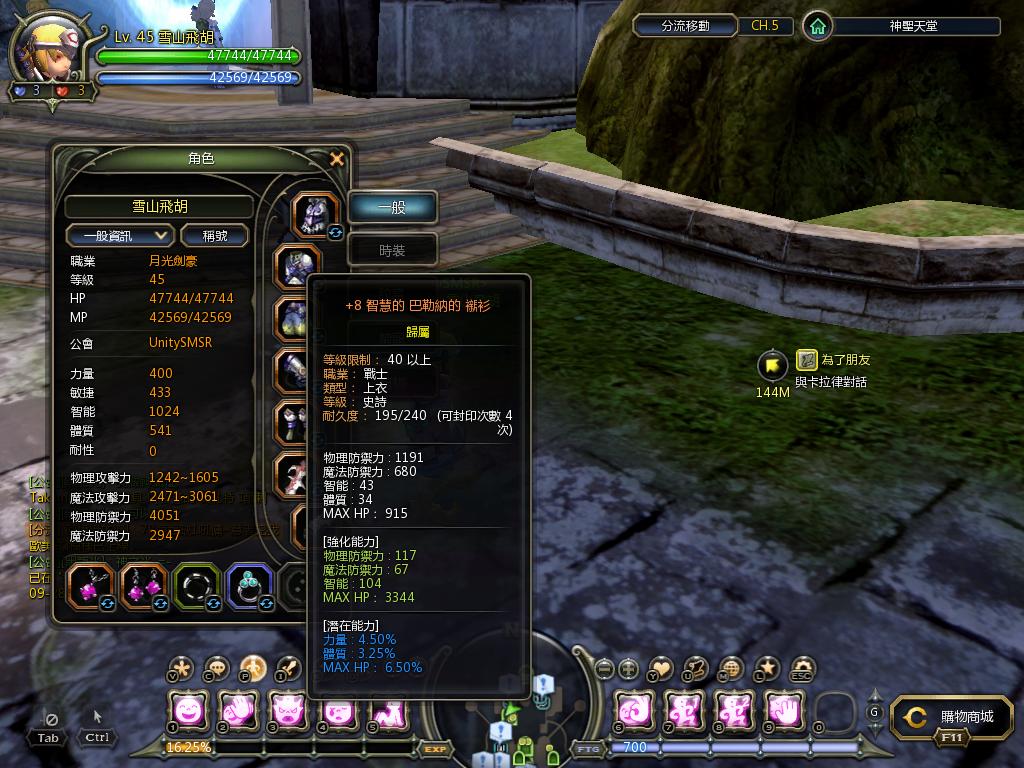Screen dimensions: 1024x768
Task: Use the angry face skill in slot 3
Action: pos(289,711)
